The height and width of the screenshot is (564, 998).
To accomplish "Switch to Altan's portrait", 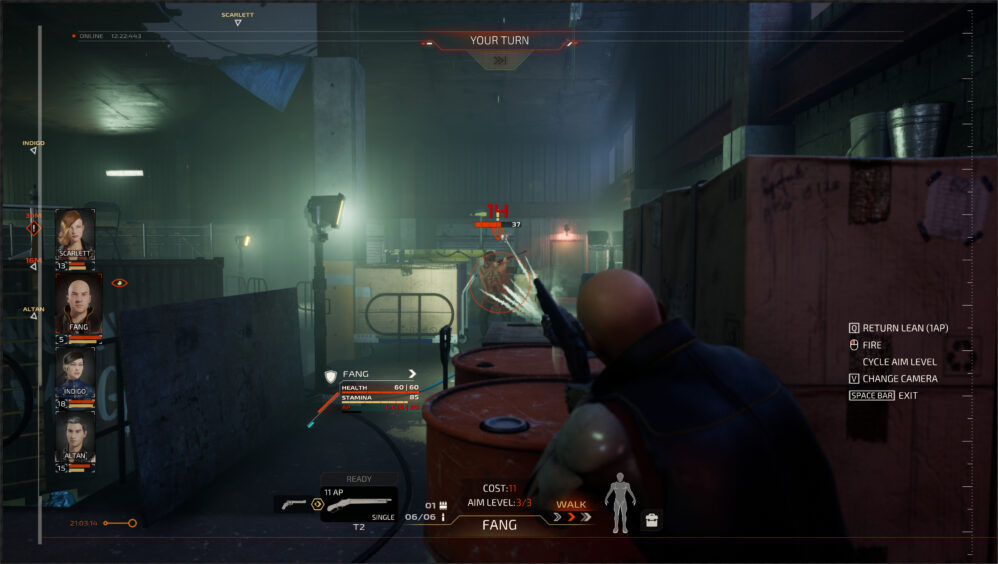I will pos(75,440).
